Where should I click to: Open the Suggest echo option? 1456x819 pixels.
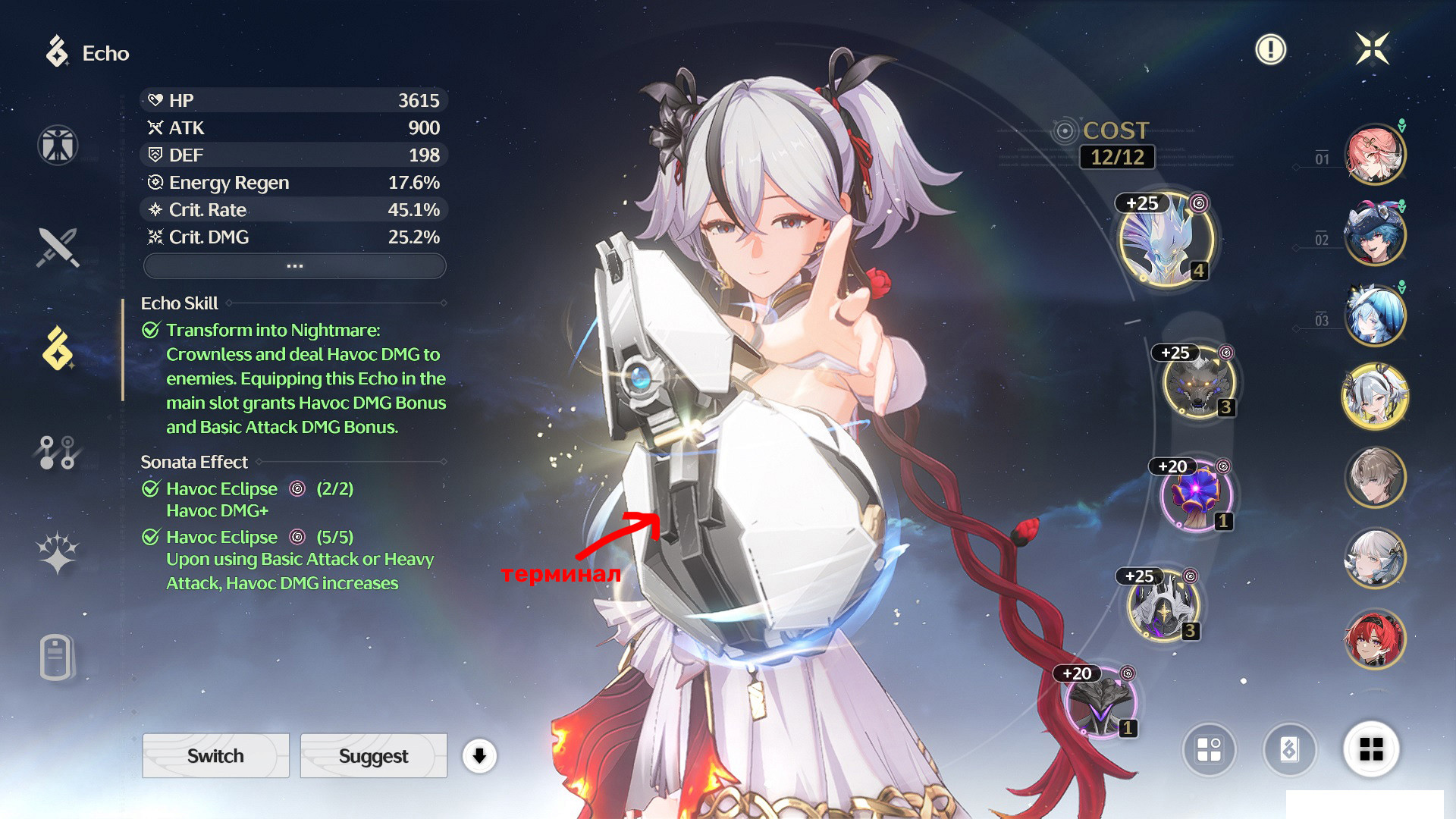pyautogui.click(x=373, y=755)
